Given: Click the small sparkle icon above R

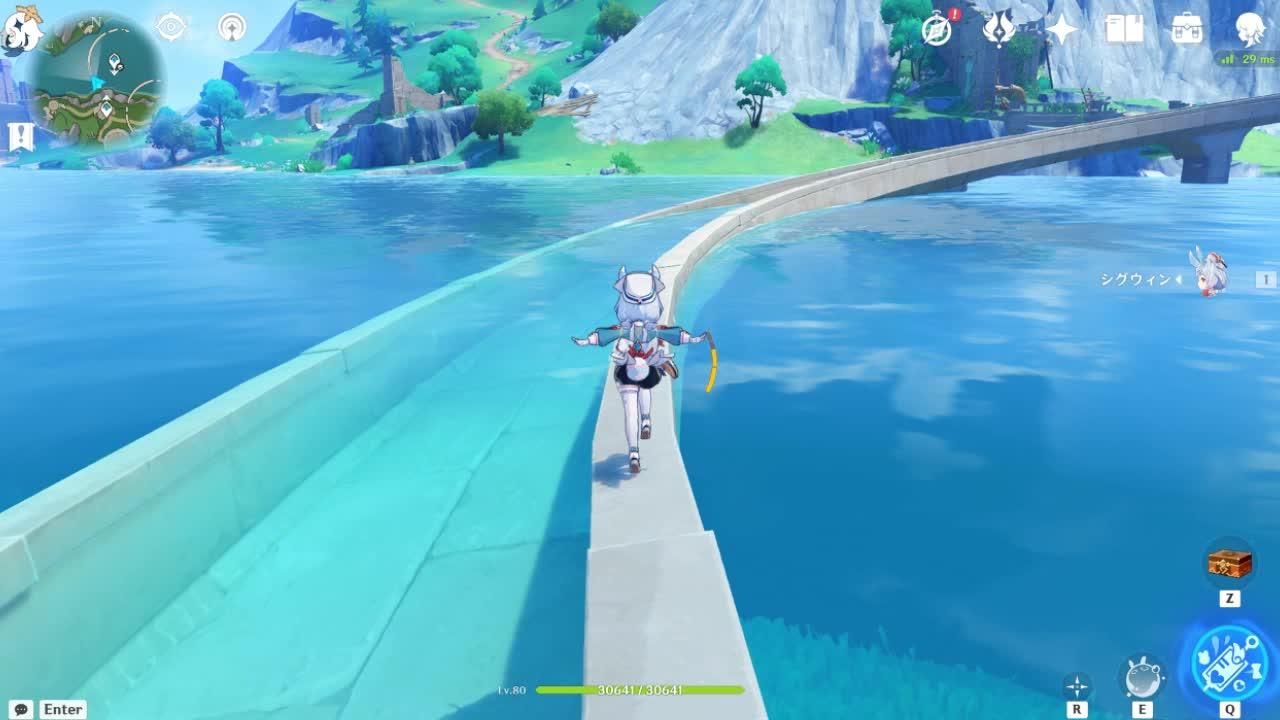Looking at the screenshot, I should coord(1077,686).
